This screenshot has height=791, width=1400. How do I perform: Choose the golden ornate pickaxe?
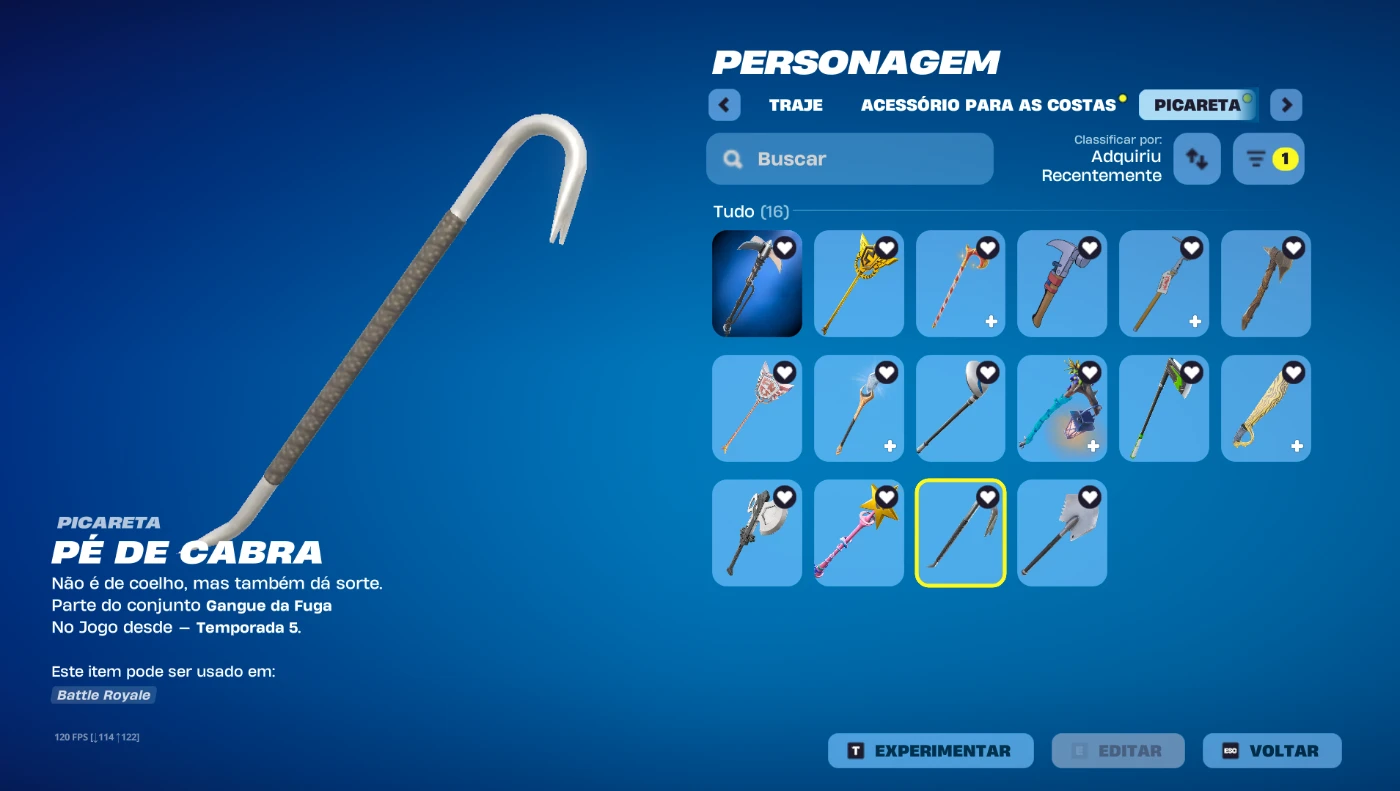pyautogui.click(x=858, y=284)
